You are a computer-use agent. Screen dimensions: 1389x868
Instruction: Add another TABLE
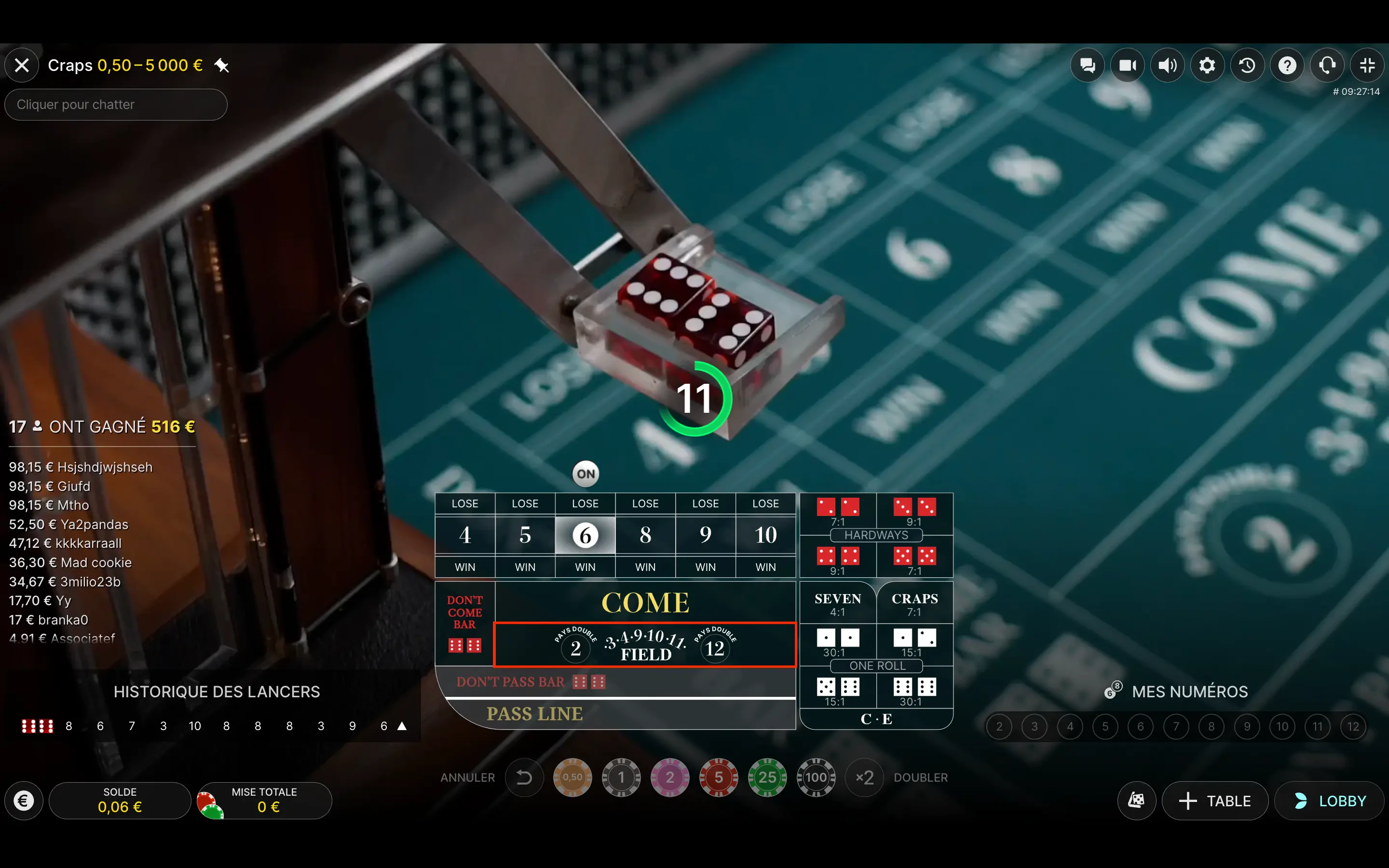click(x=1215, y=801)
